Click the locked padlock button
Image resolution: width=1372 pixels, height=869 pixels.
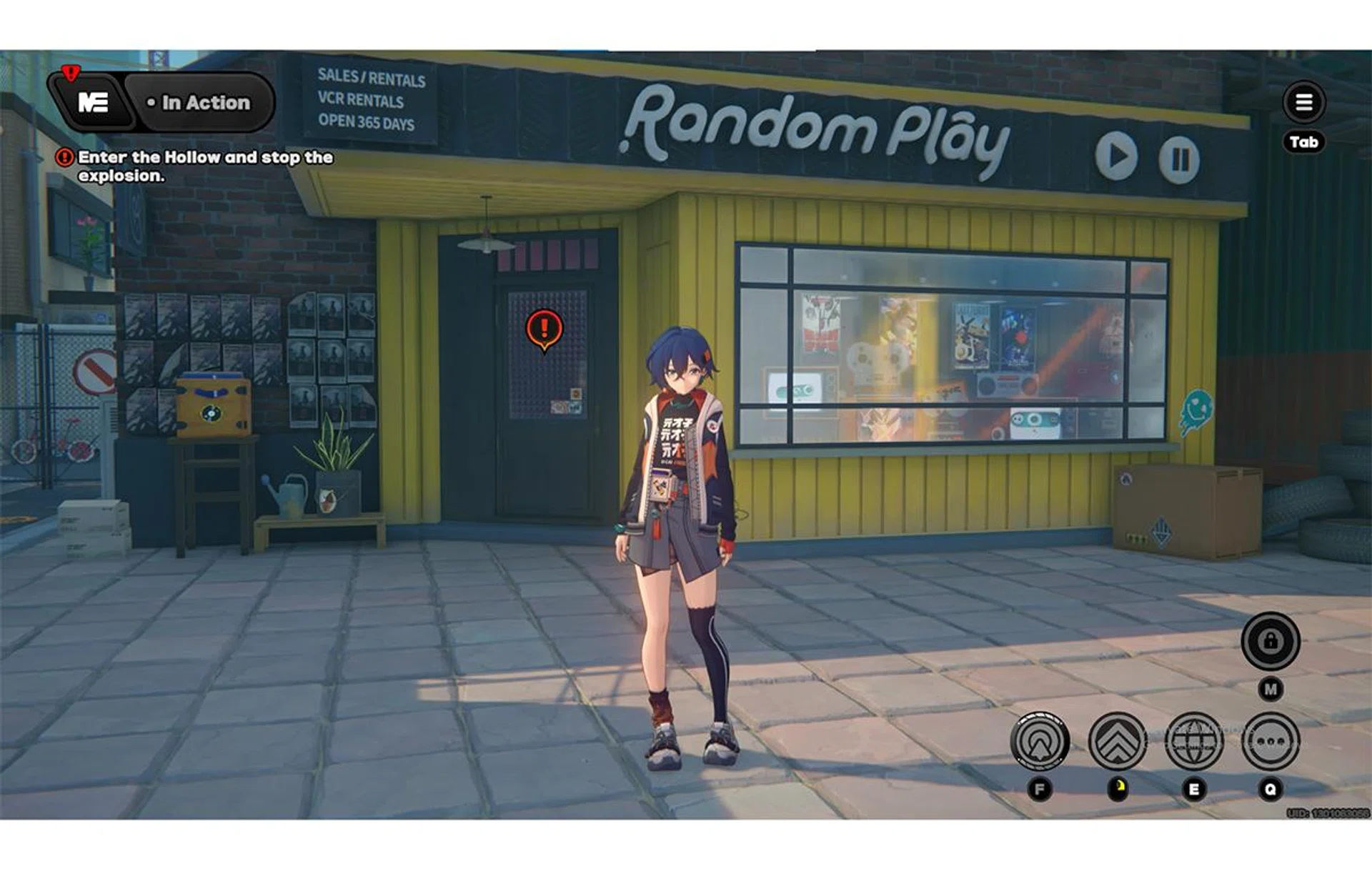coord(1270,641)
